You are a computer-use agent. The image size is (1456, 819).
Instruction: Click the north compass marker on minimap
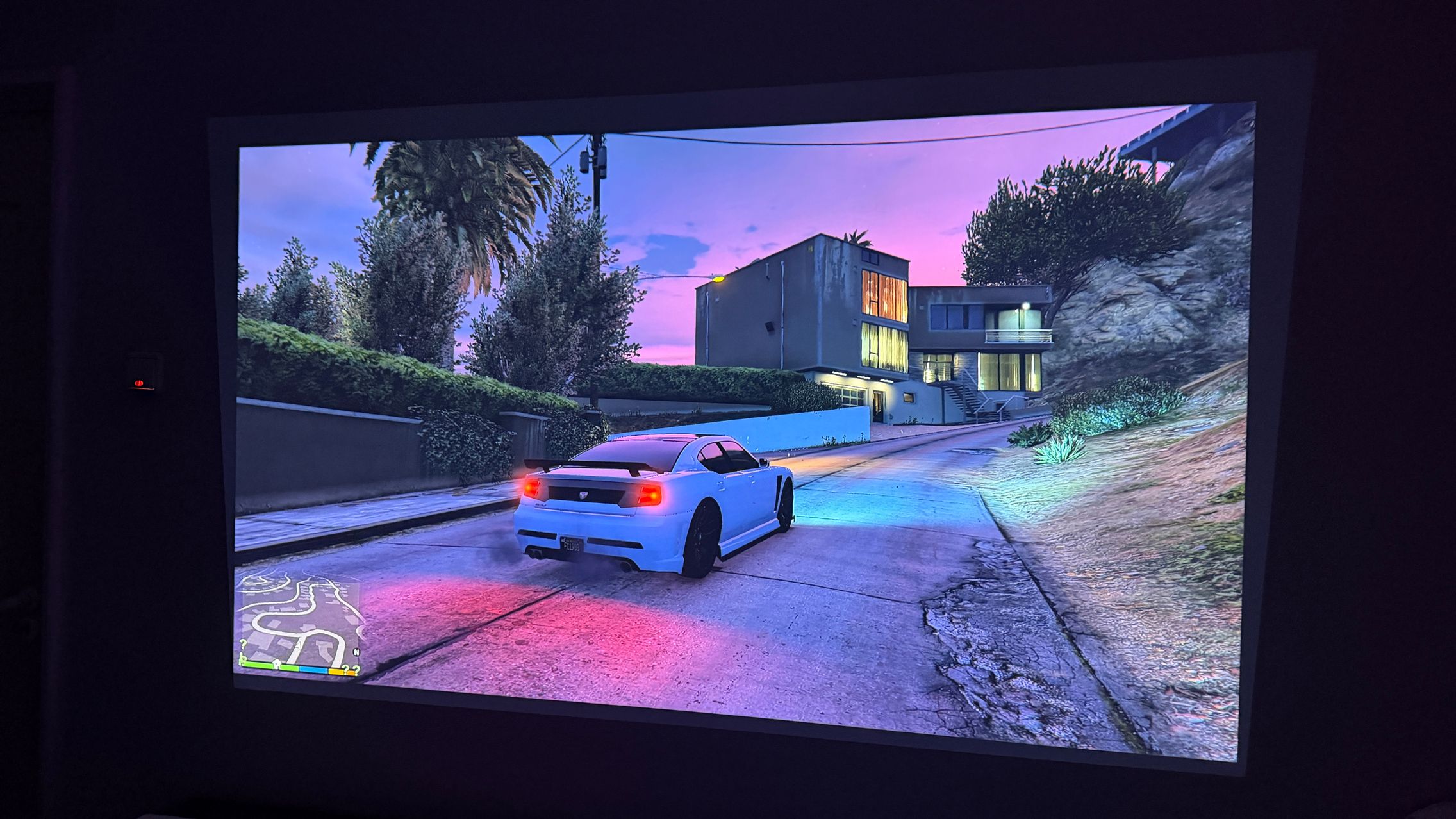(356, 652)
